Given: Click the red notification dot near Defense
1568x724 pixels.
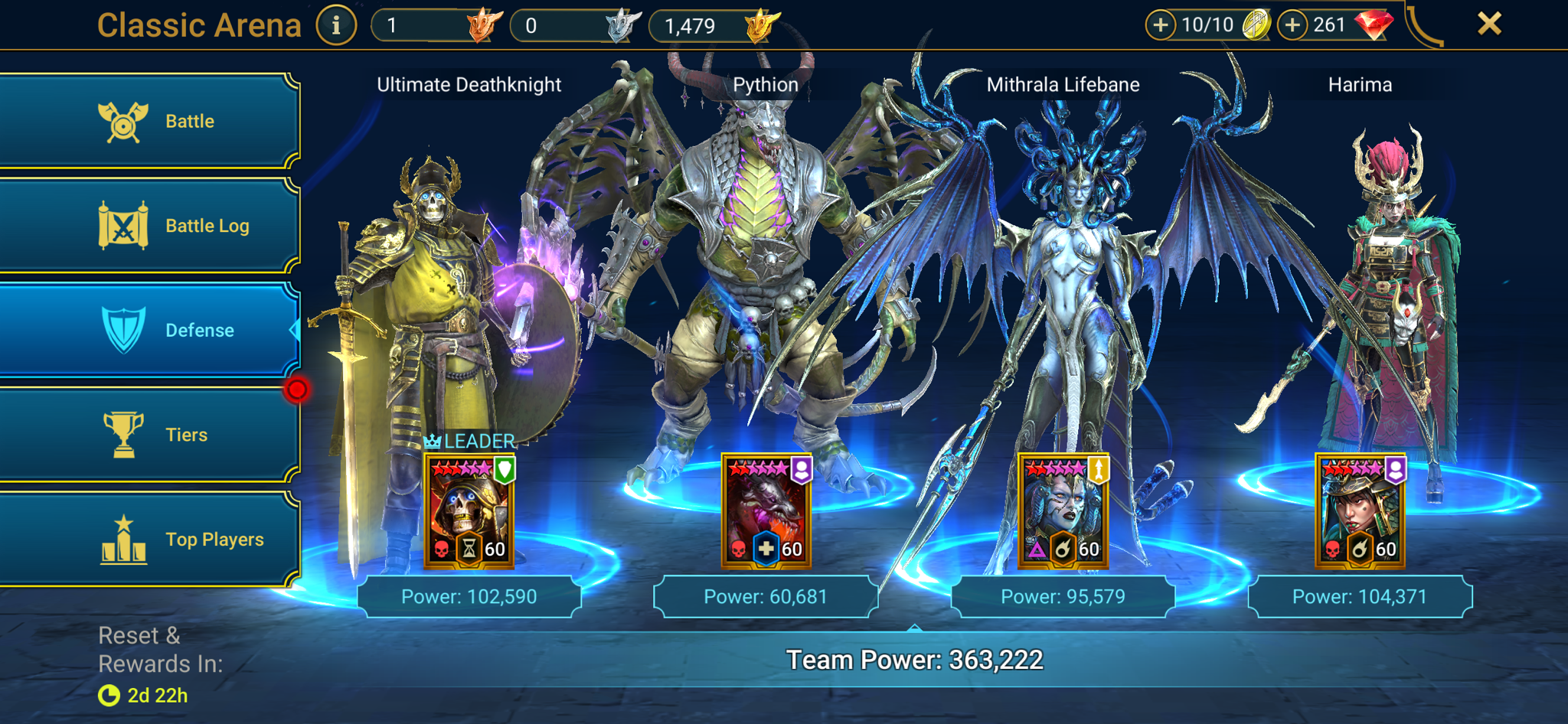Looking at the screenshot, I should coord(298,389).
